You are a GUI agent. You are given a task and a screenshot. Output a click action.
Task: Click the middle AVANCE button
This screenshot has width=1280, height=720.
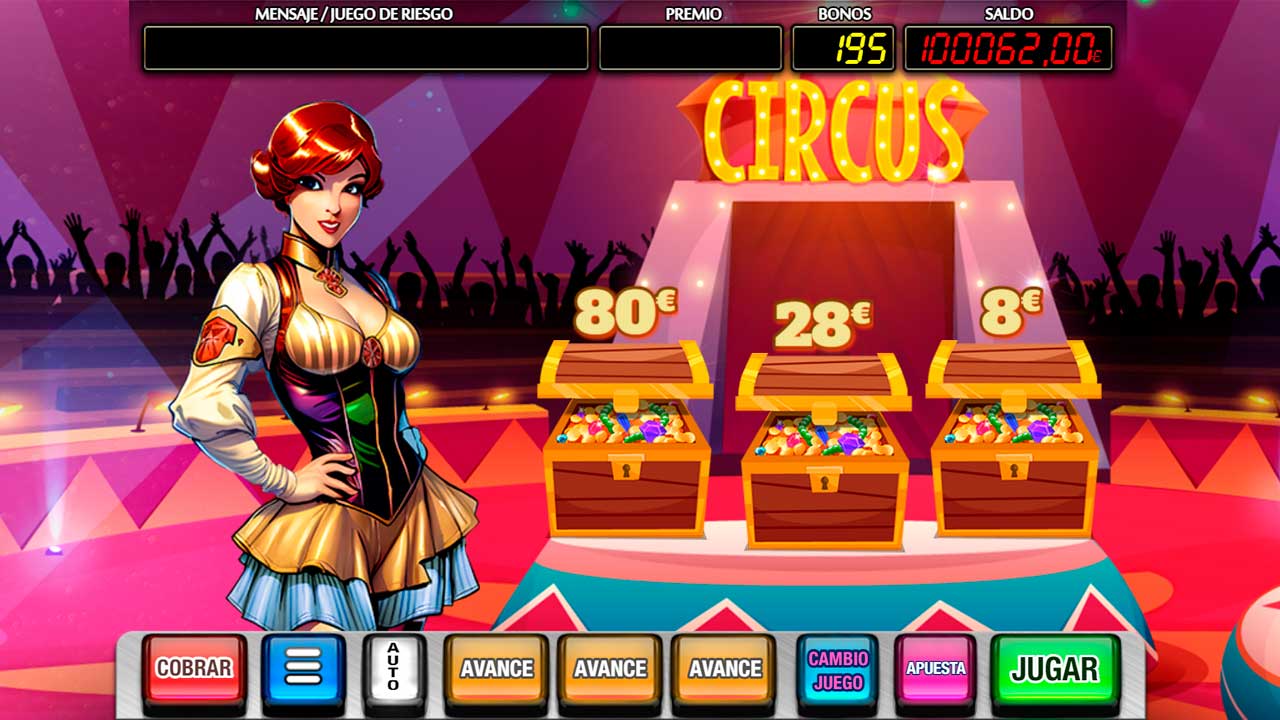pyautogui.click(x=609, y=666)
